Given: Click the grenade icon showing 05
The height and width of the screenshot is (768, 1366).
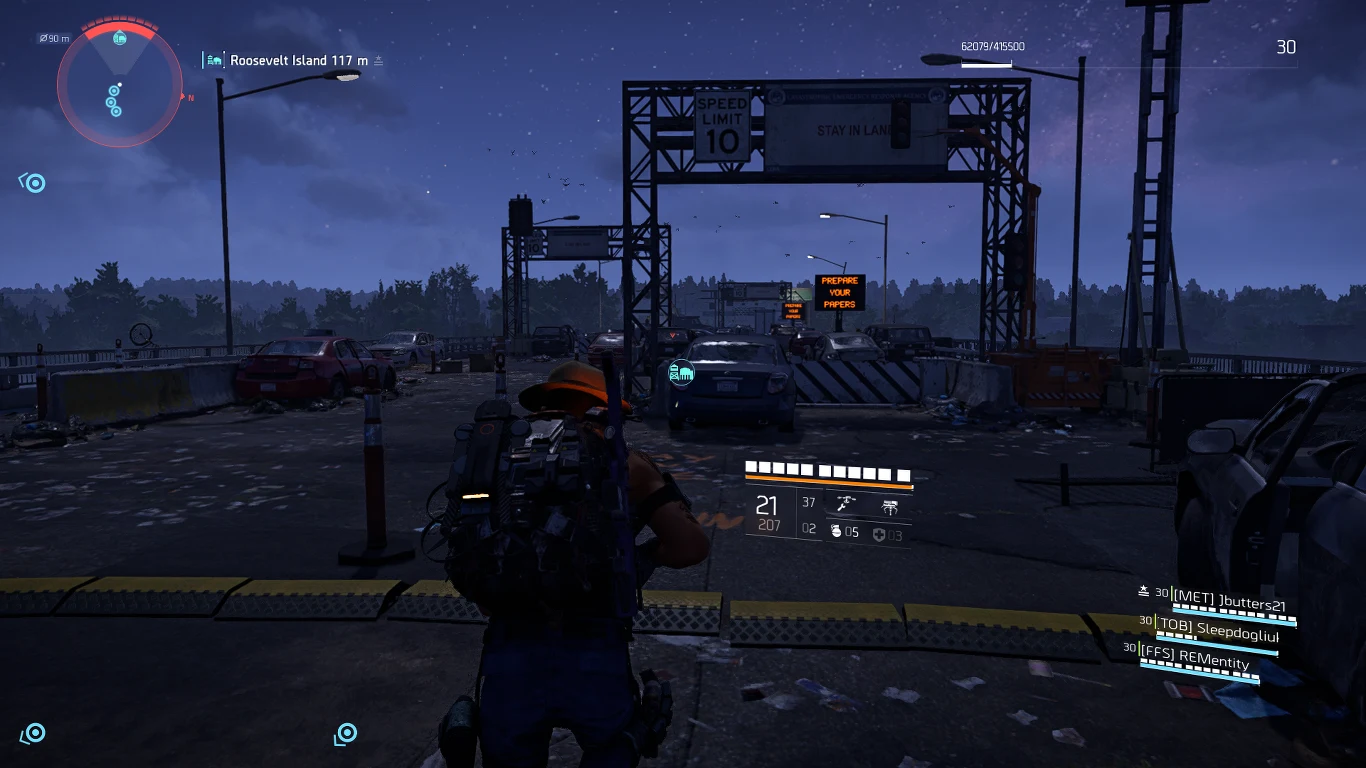Looking at the screenshot, I should coord(843,532).
